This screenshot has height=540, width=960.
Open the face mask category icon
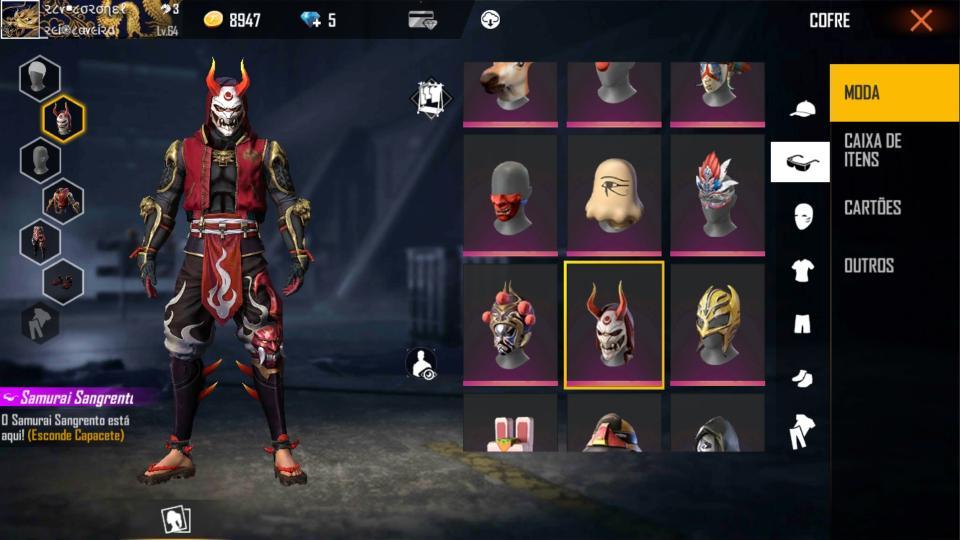click(x=801, y=216)
